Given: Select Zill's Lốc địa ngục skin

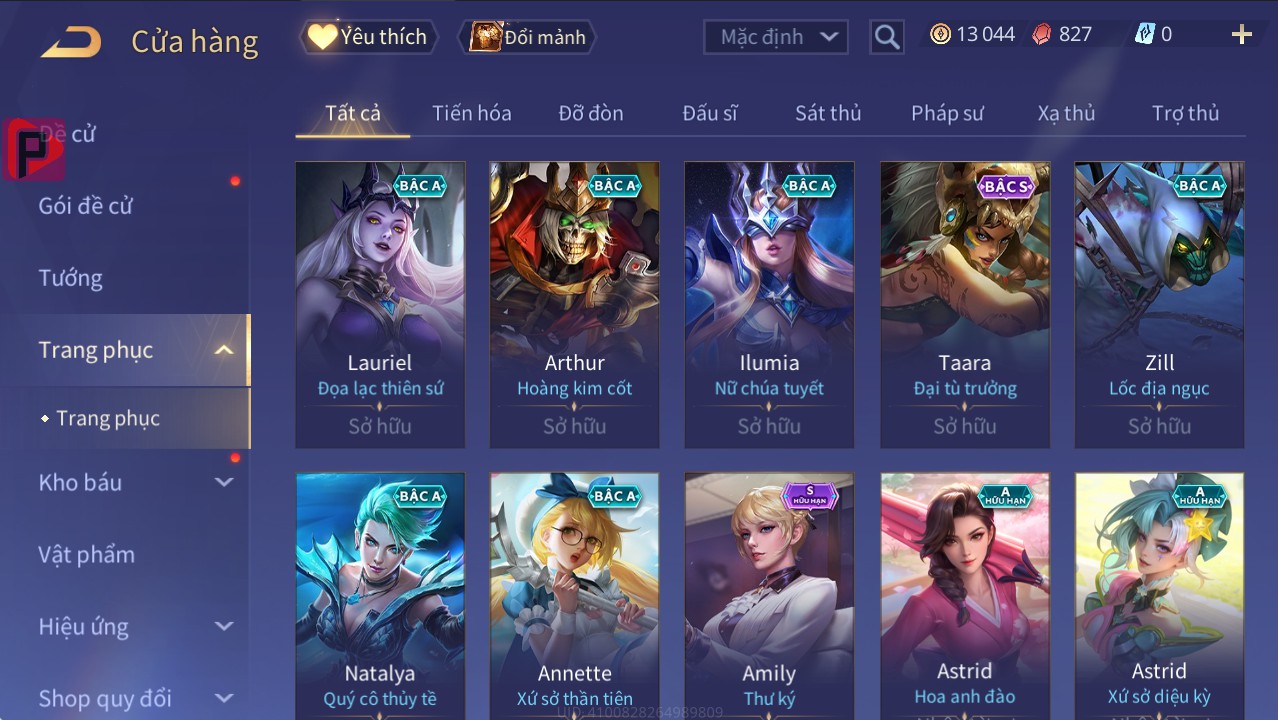Looking at the screenshot, I should [1159, 300].
